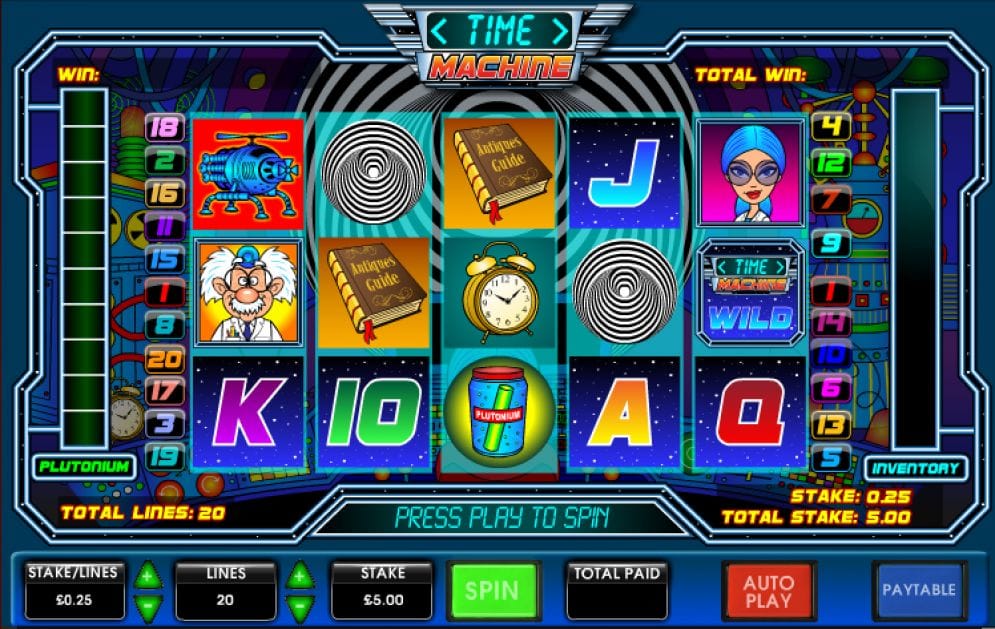Decrease stake per line with minus arrow
The width and height of the screenshot is (995, 629).
[x=148, y=605]
